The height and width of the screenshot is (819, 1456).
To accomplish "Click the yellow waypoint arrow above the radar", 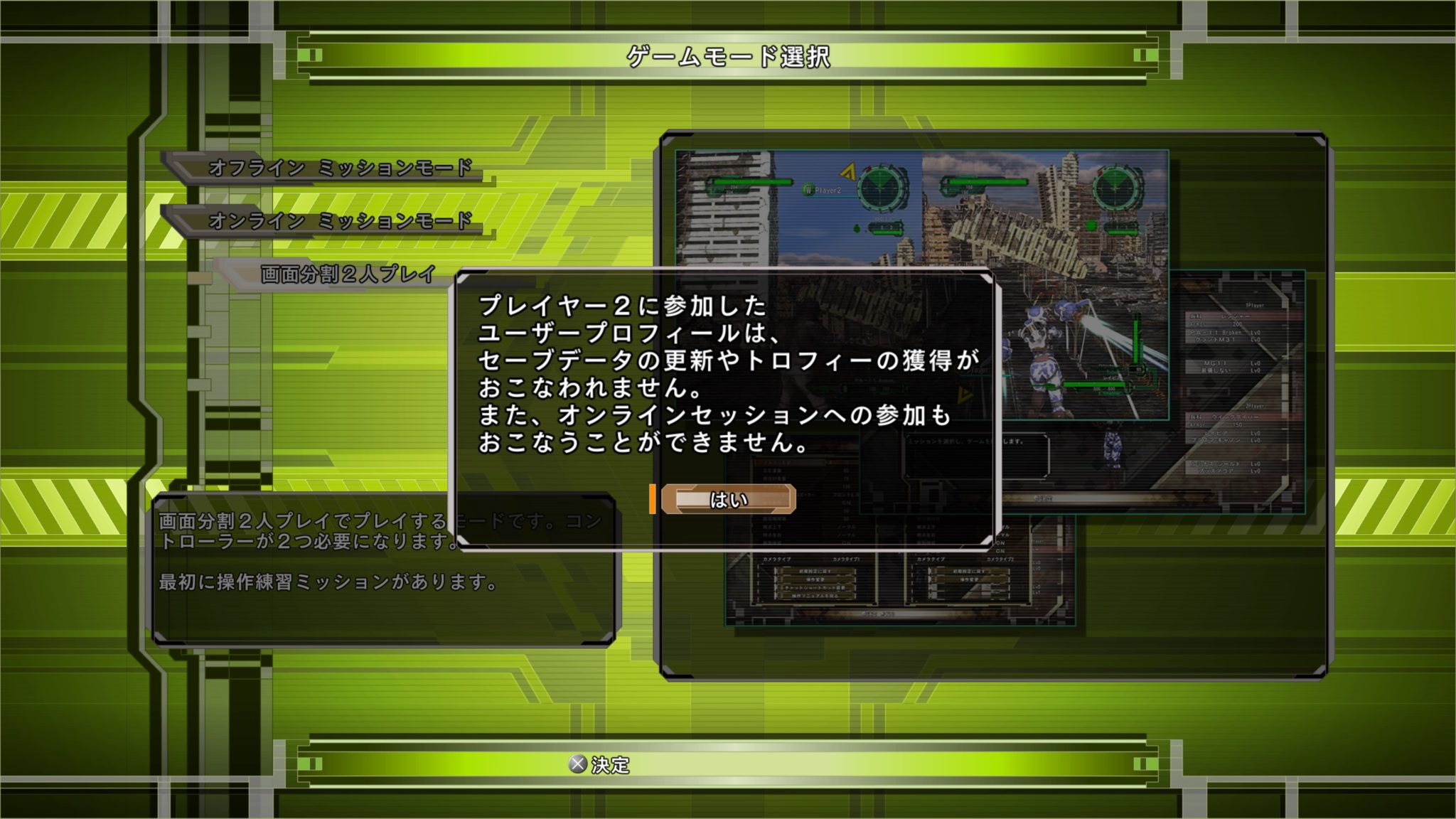I will point(847,172).
